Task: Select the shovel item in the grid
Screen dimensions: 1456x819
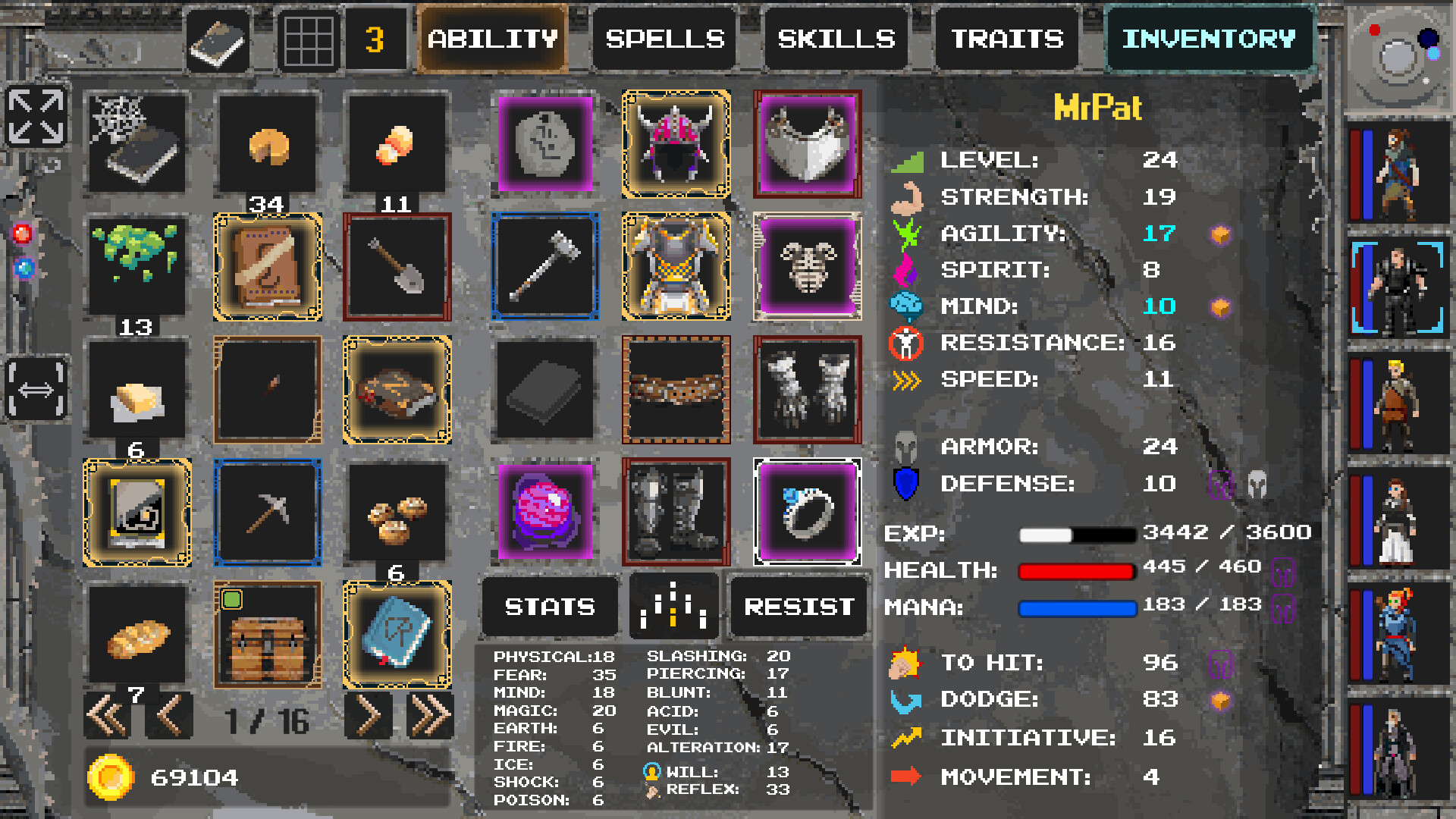Action: click(397, 267)
